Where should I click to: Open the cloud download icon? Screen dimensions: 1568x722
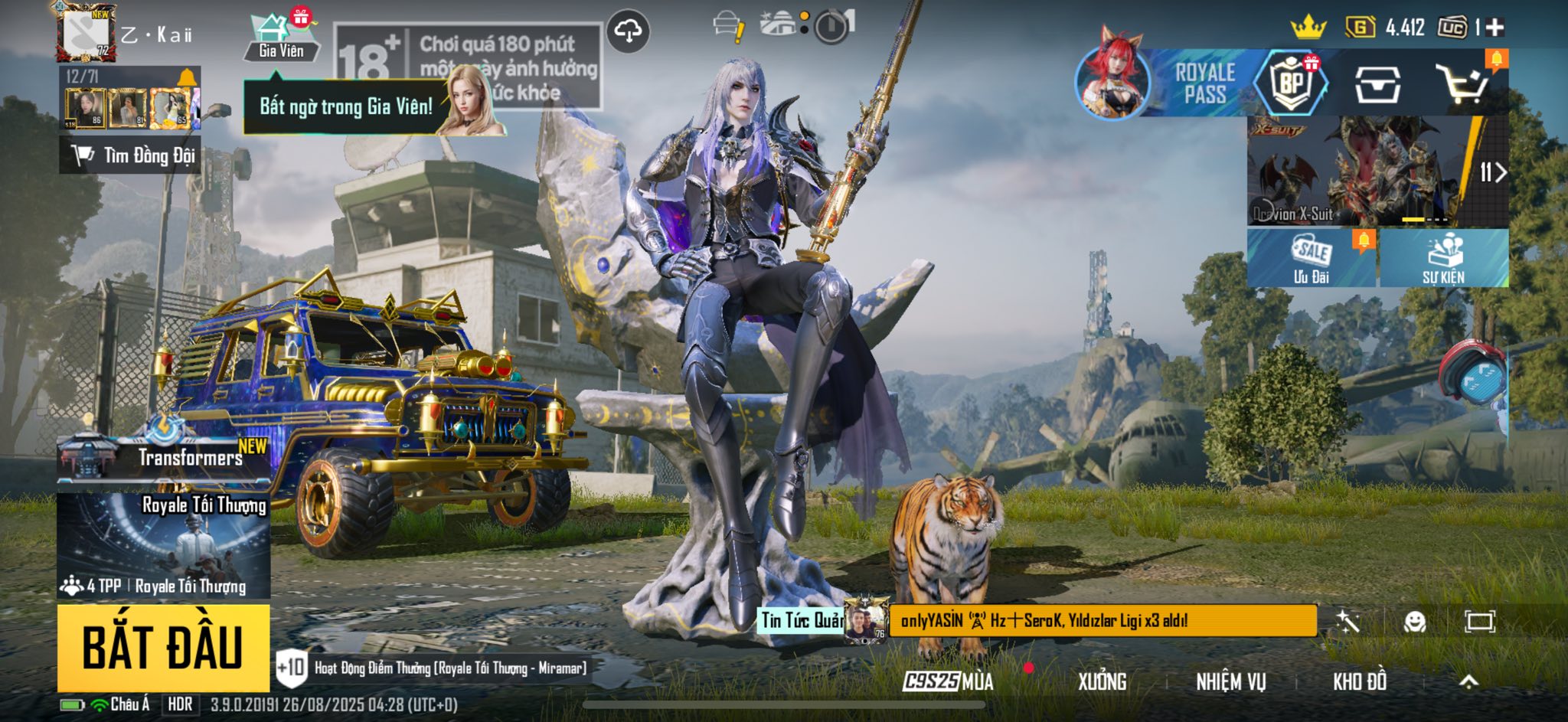coord(628,31)
